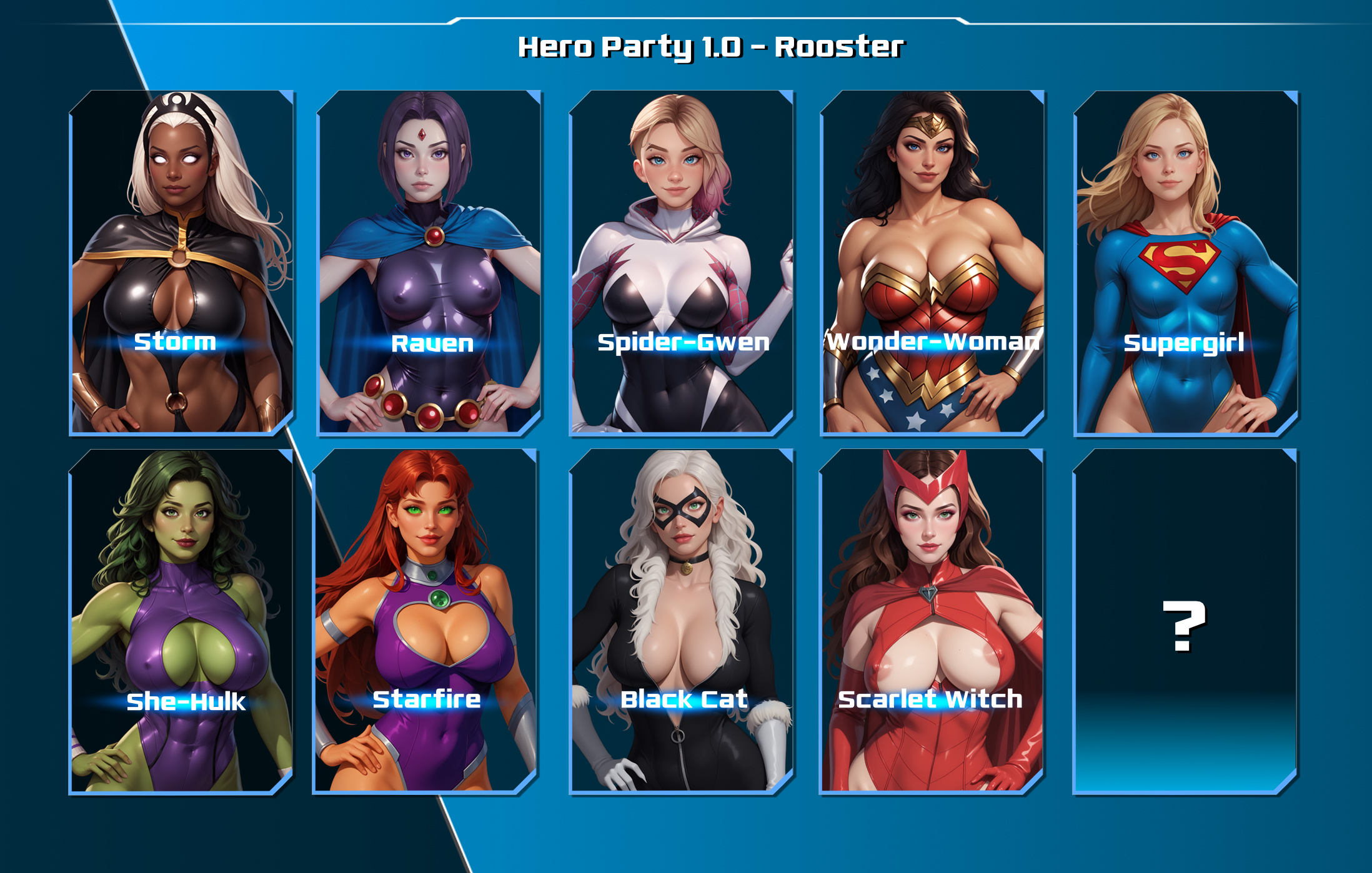Select the Scarlet Witch card

931,621
